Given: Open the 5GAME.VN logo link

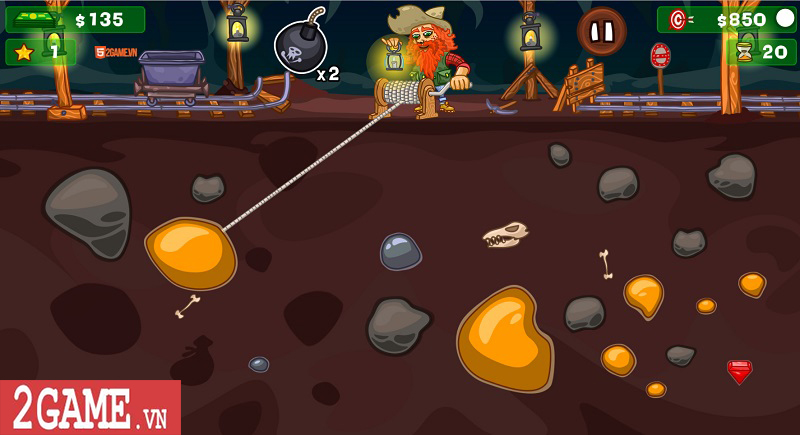Looking at the screenshot, I should (x=115, y=53).
